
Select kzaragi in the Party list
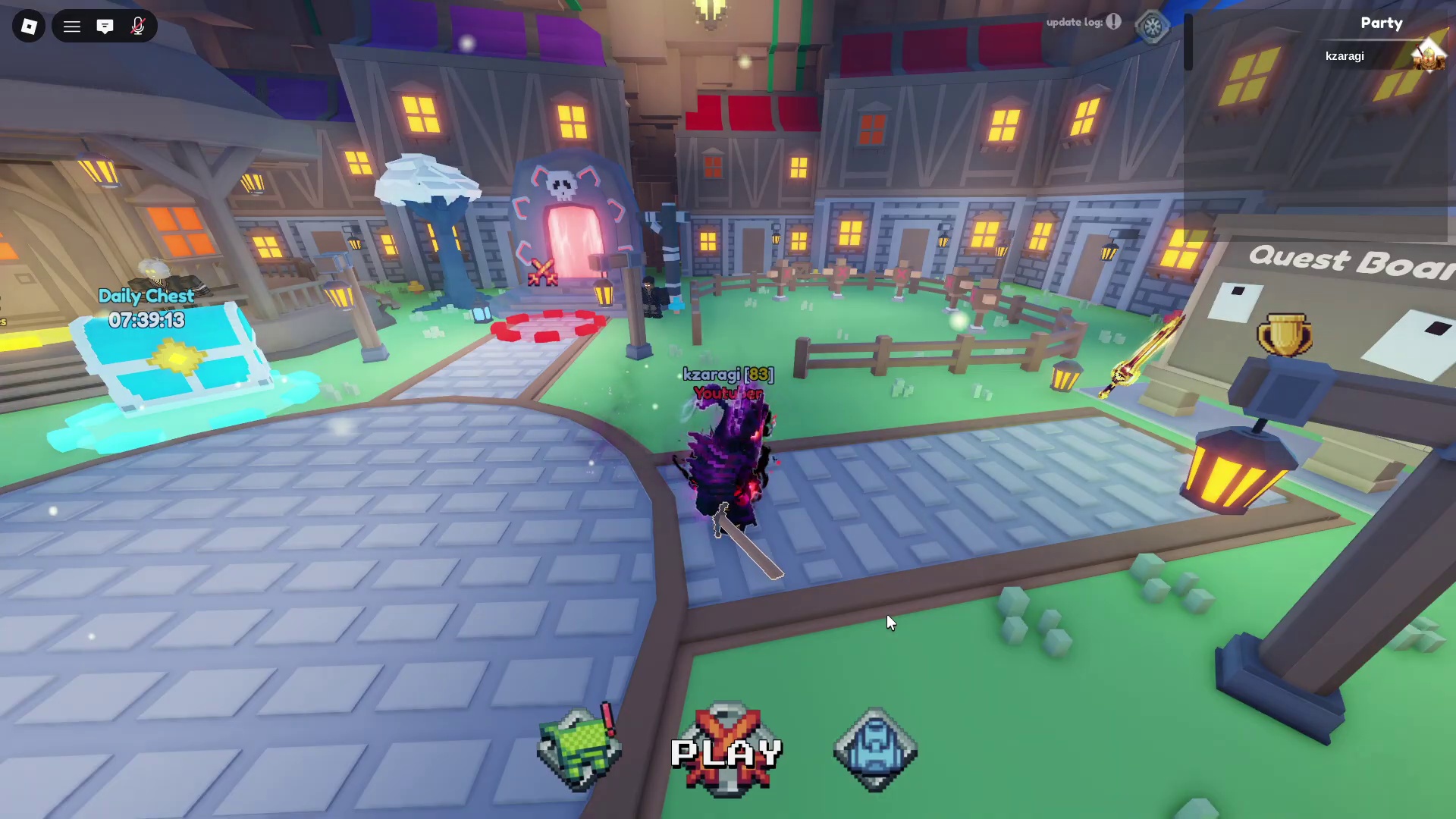pyautogui.click(x=1345, y=56)
